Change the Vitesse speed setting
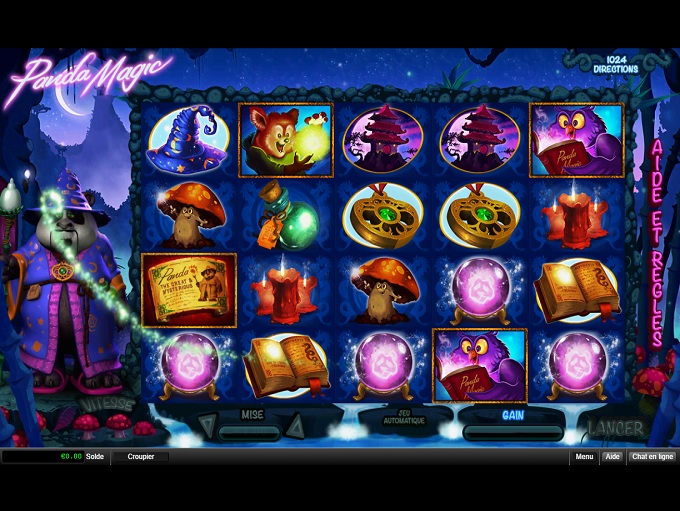The width and height of the screenshot is (680, 511). click(x=109, y=406)
